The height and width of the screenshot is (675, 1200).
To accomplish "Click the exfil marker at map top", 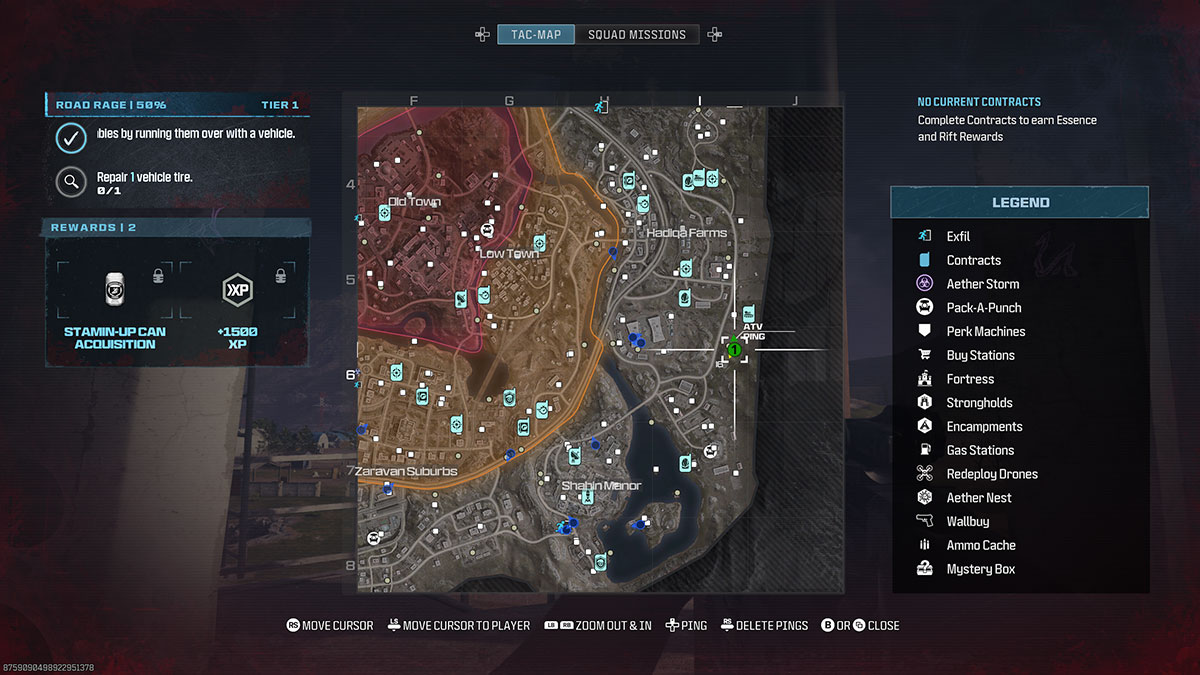I will click(x=600, y=105).
